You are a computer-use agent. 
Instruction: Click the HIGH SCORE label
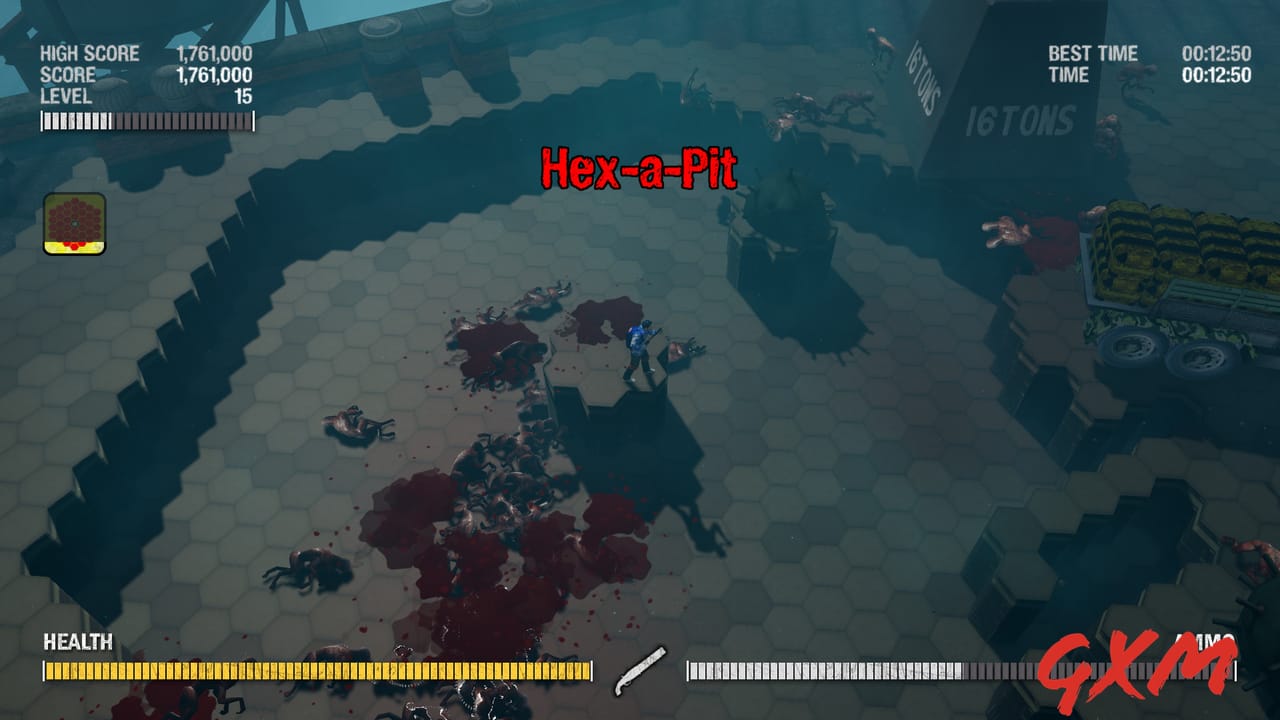[90, 55]
